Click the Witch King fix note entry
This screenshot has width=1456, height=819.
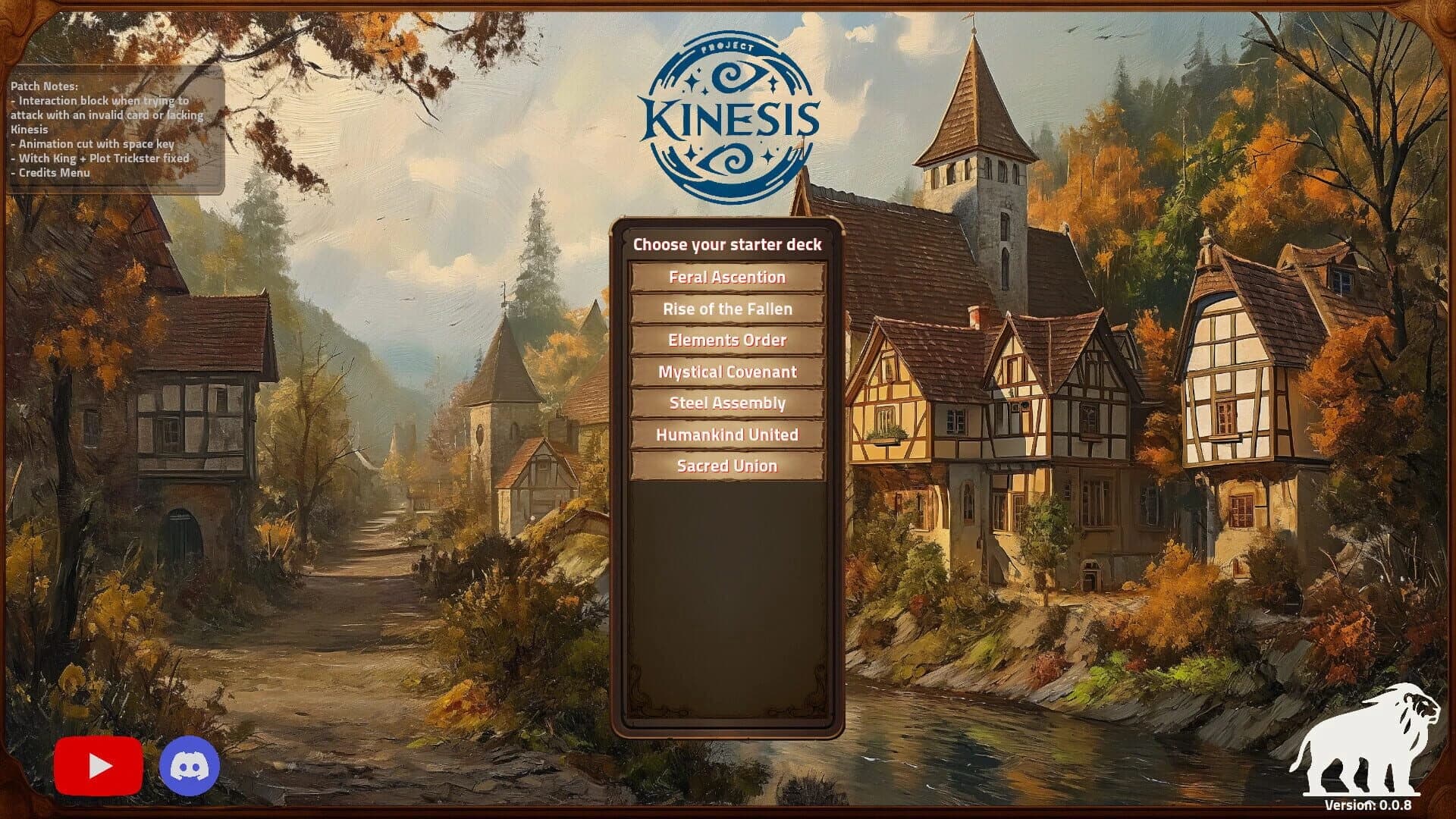point(99,158)
